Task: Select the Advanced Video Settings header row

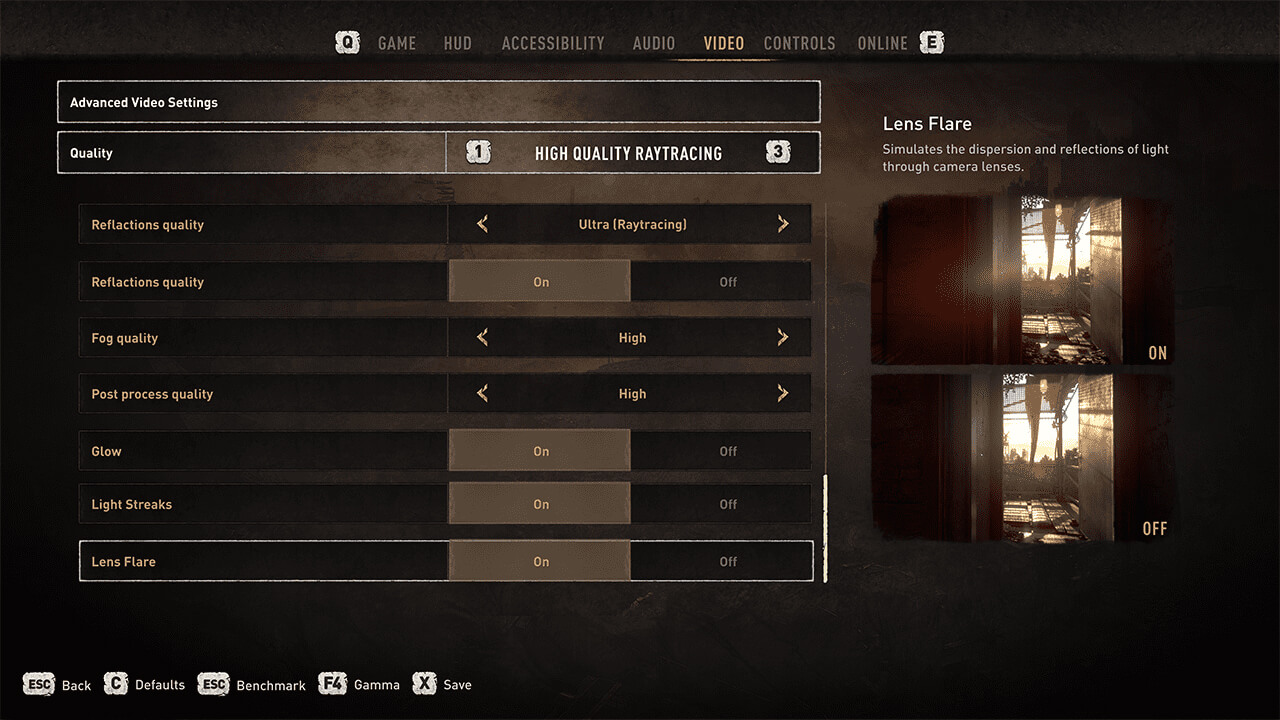Action: [x=438, y=102]
